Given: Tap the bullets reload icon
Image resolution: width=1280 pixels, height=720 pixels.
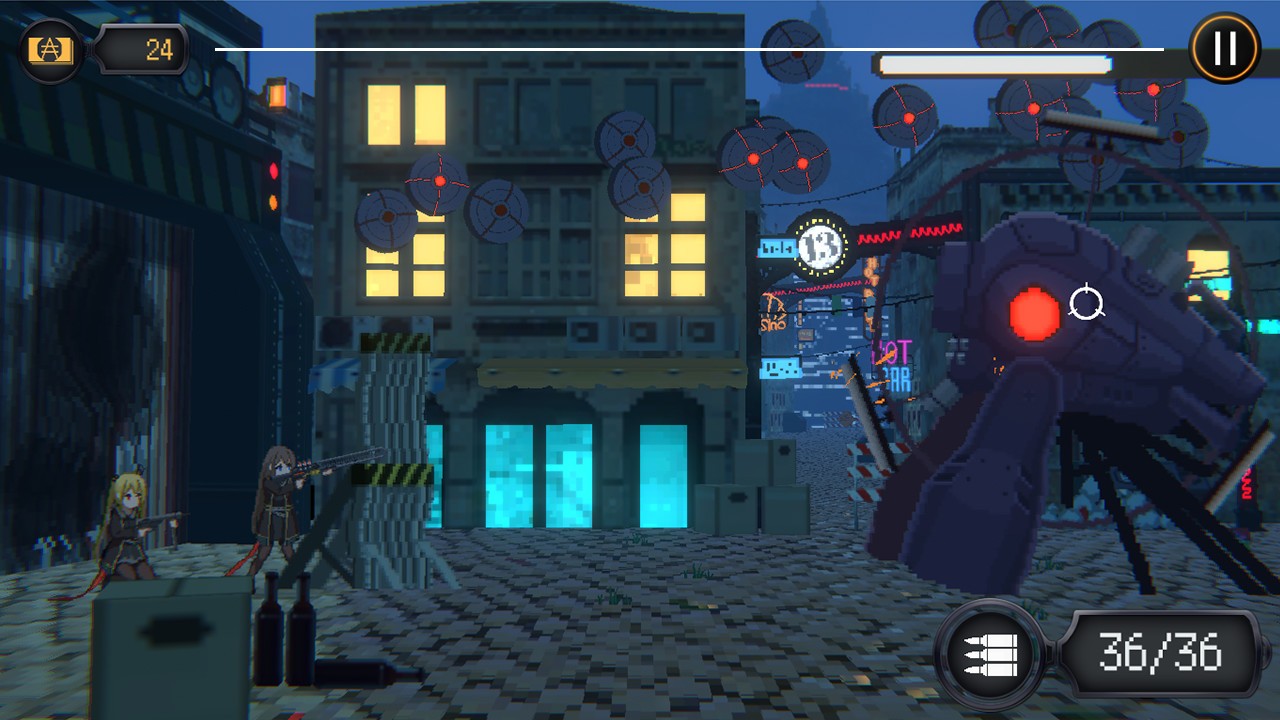Looking at the screenshot, I should pyautogui.click(x=989, y=654).
